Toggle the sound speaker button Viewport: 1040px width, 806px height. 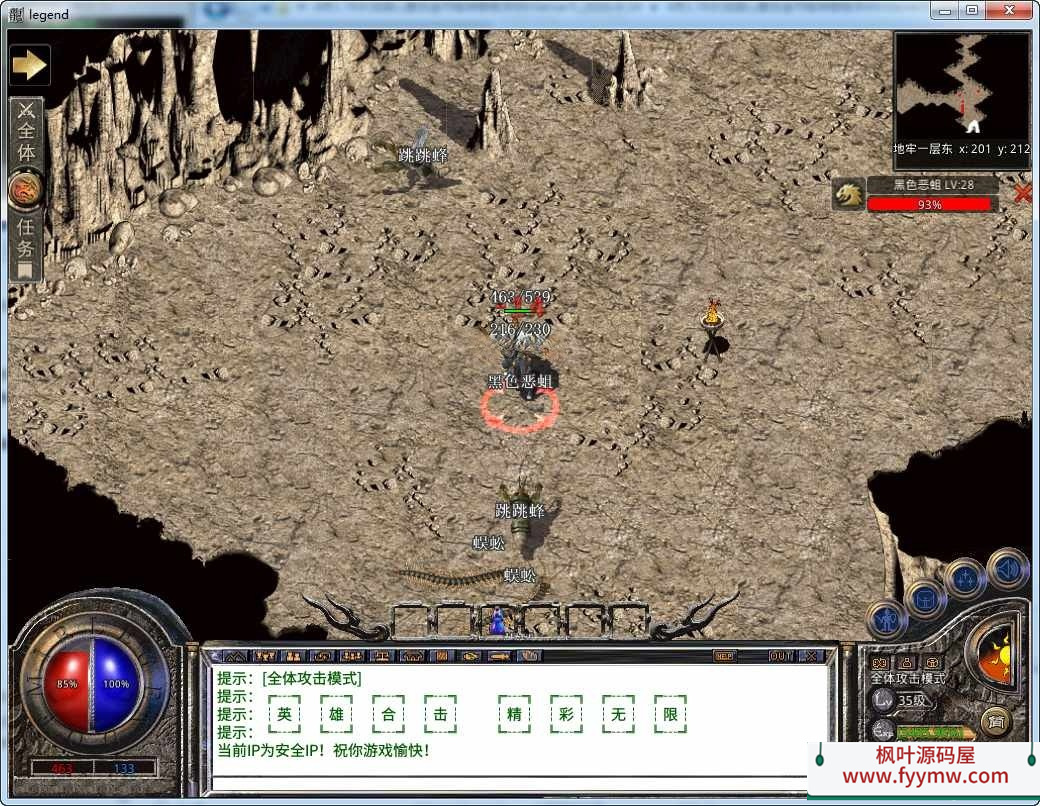(1007, 569)
